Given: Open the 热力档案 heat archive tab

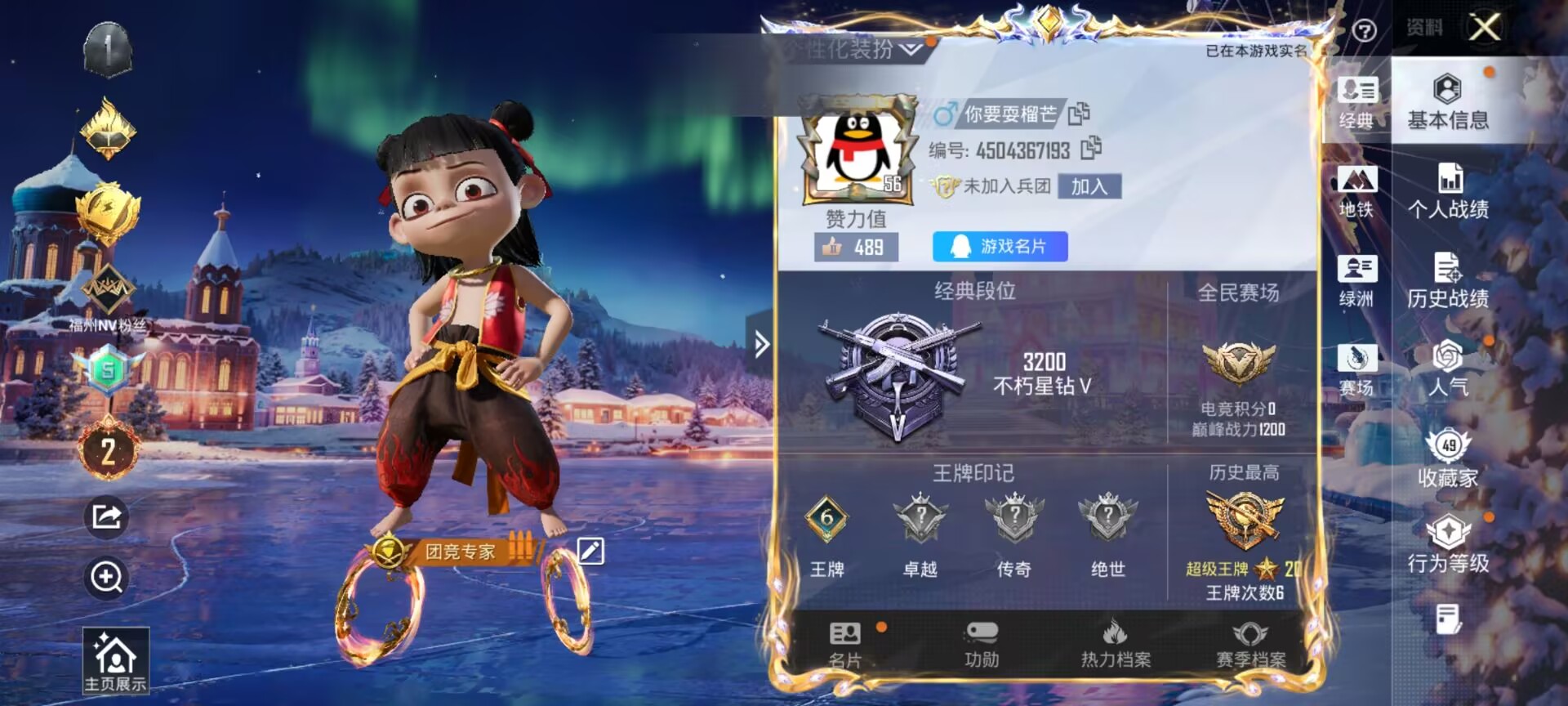Looking at the screenshot, I should point(1115,644).
